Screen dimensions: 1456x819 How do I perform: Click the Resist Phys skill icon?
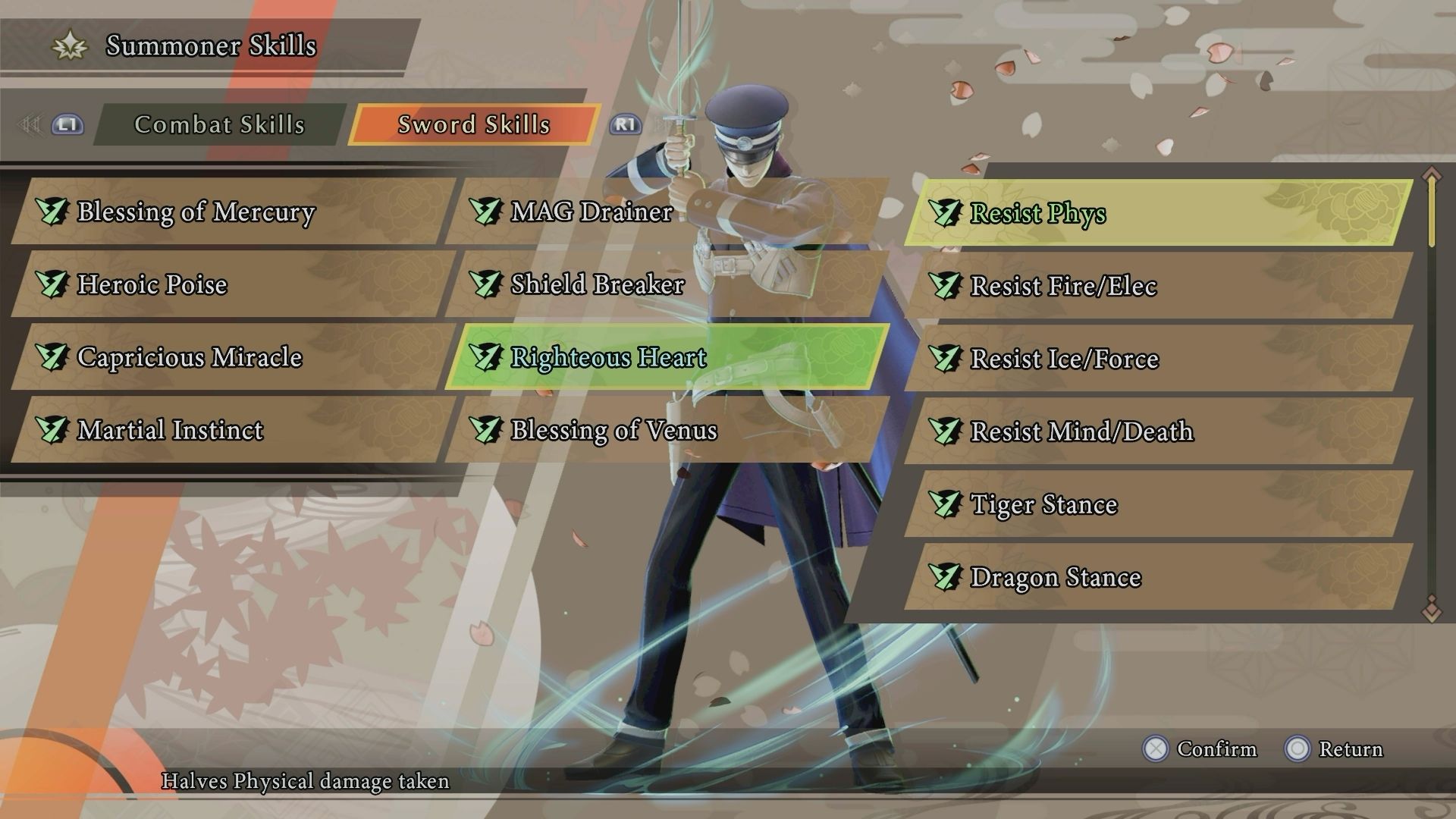tap(945, 214)
